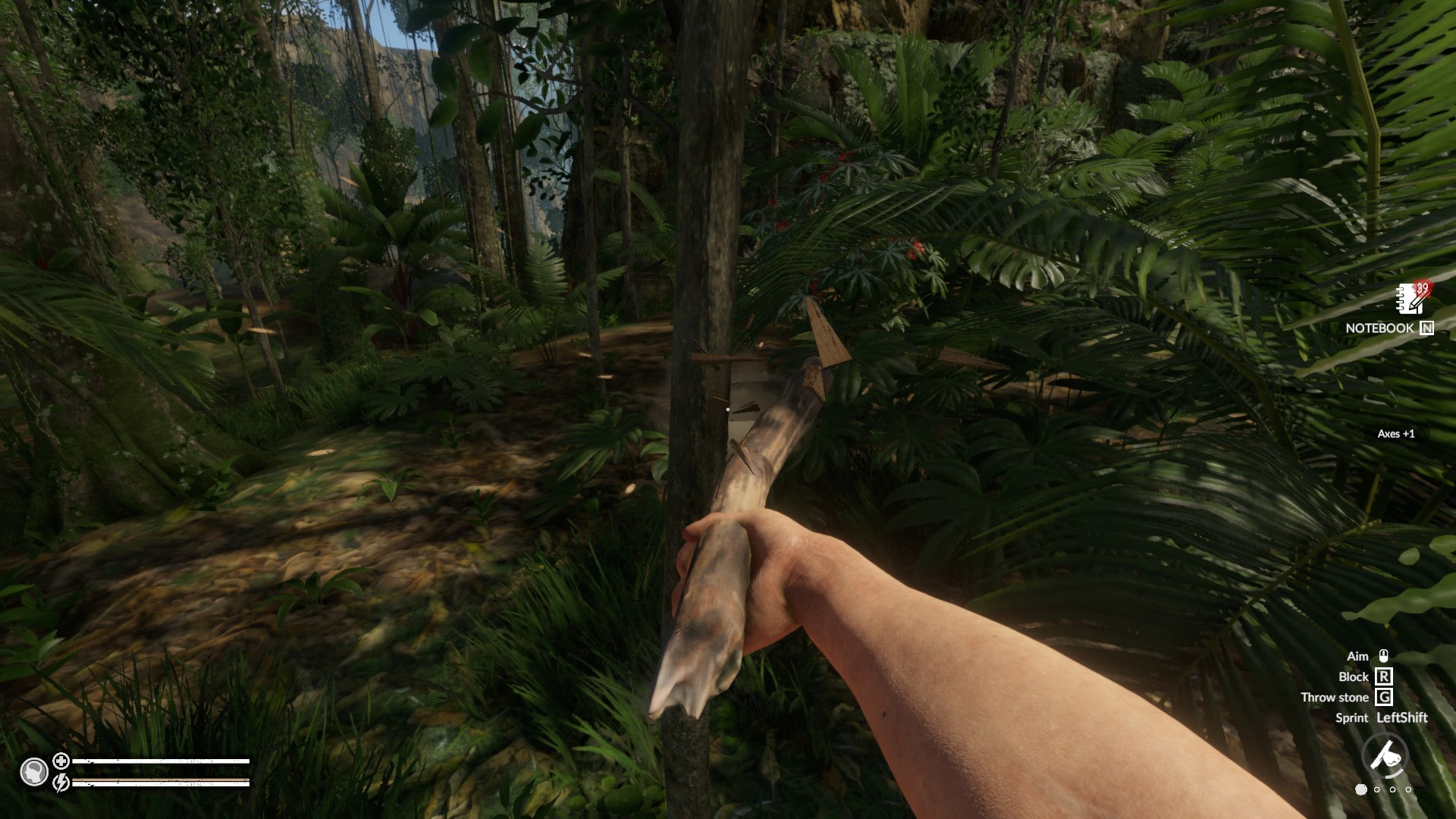
Task: Open the notebook icon
Action: (x=1412, y=300)
